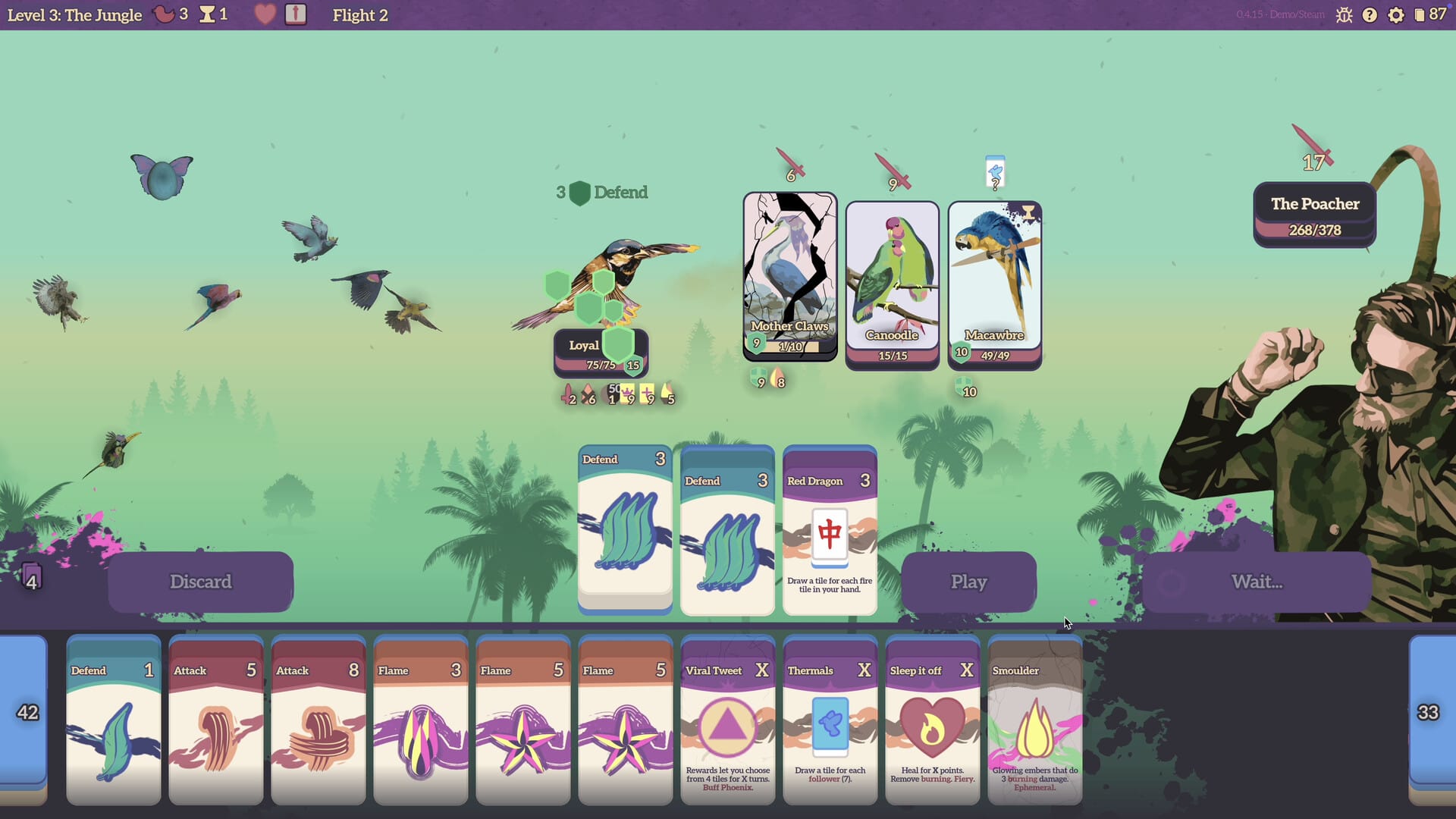Open the discard pile showing 33

[x=1430, y=713]
